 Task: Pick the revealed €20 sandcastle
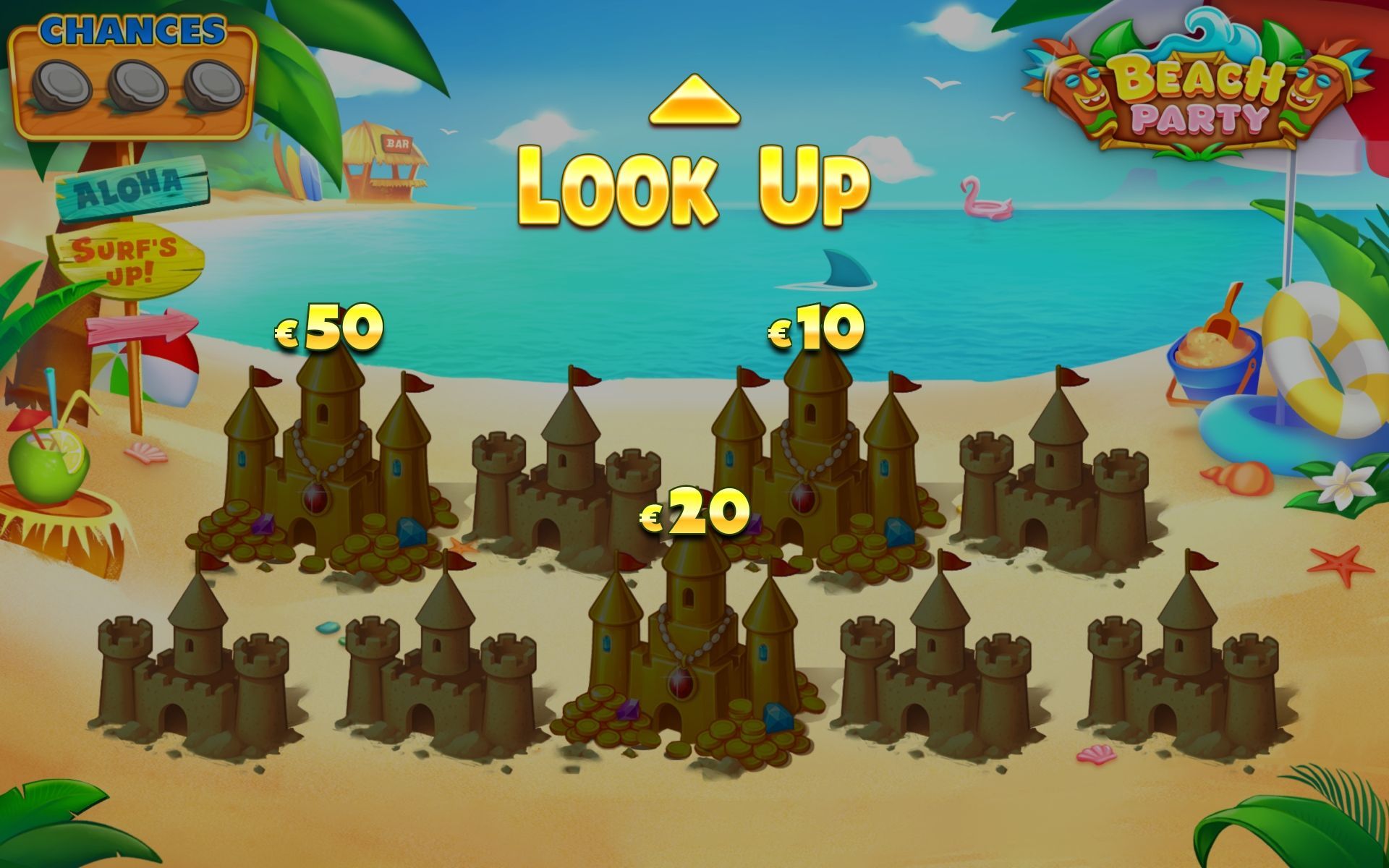point(687,651)
